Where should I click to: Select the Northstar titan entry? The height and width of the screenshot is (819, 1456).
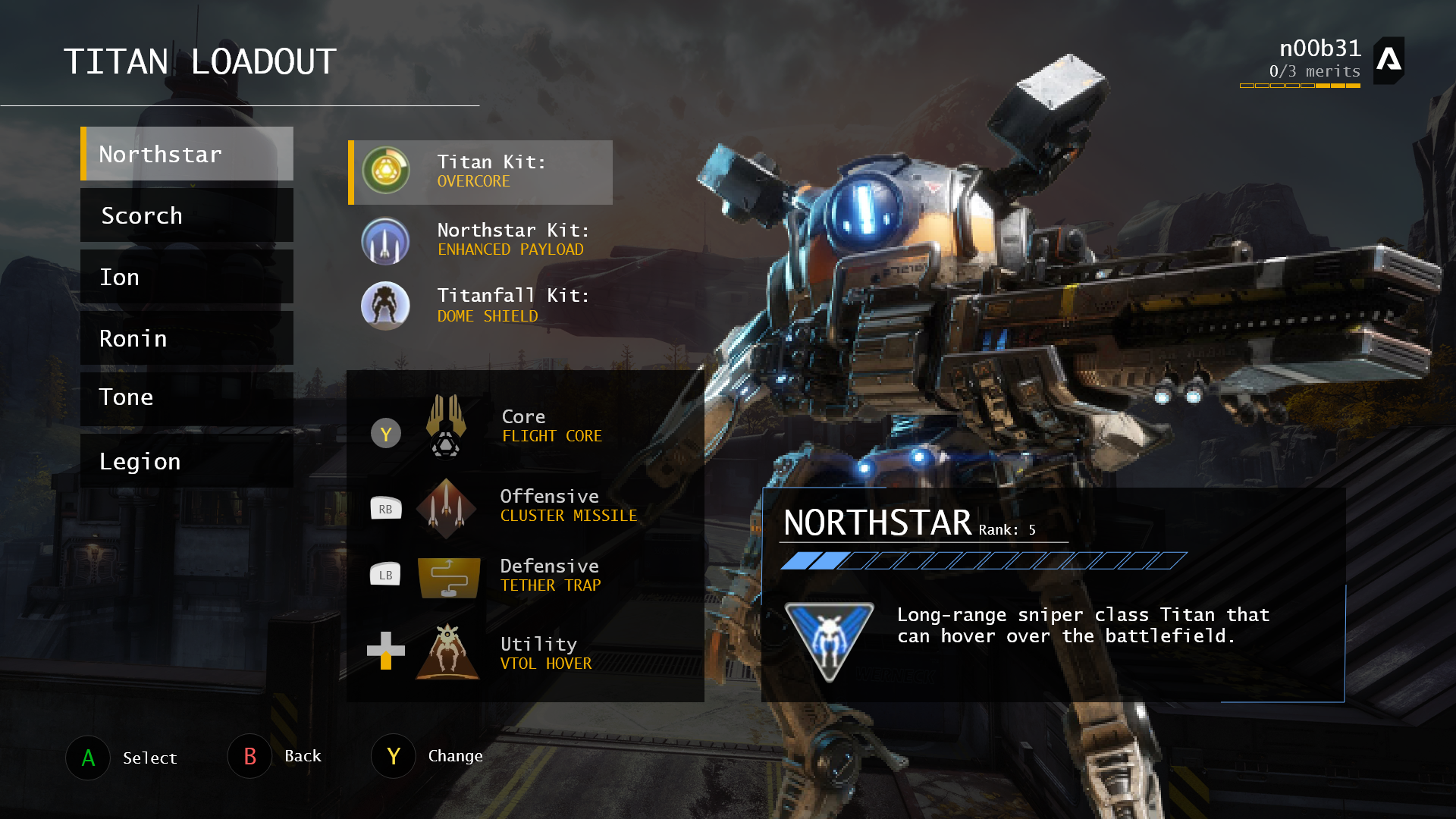187,154
